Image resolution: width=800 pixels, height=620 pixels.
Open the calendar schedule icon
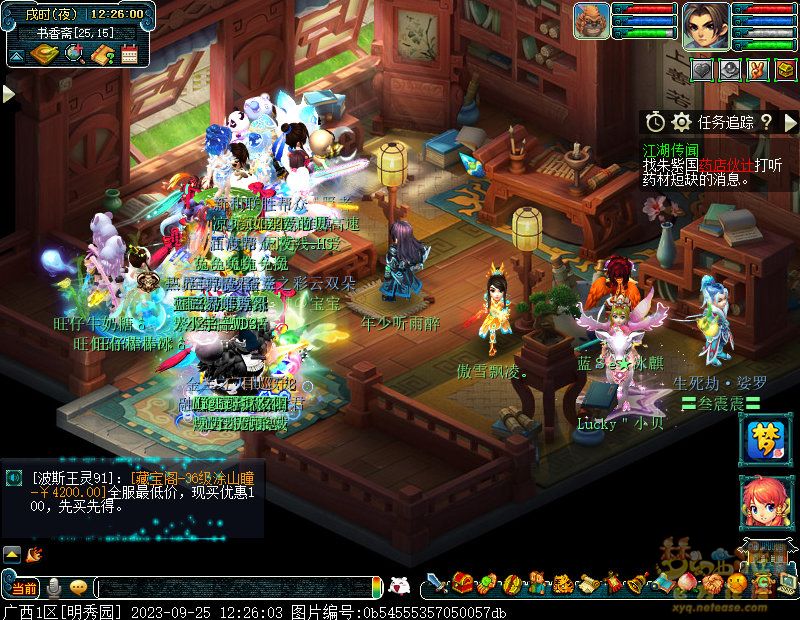(128, 55)
